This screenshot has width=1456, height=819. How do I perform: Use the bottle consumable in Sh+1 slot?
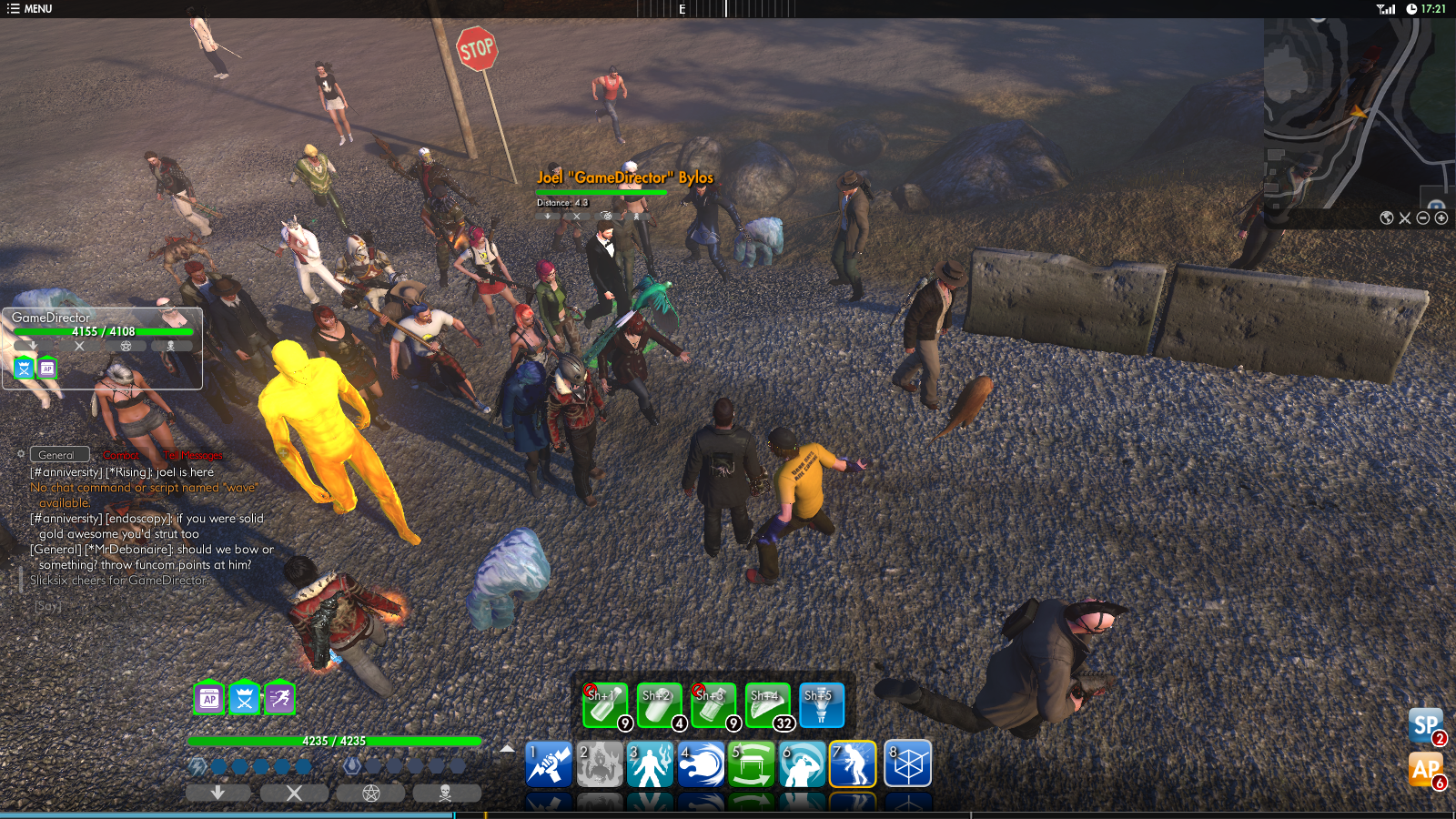(605, 705)
